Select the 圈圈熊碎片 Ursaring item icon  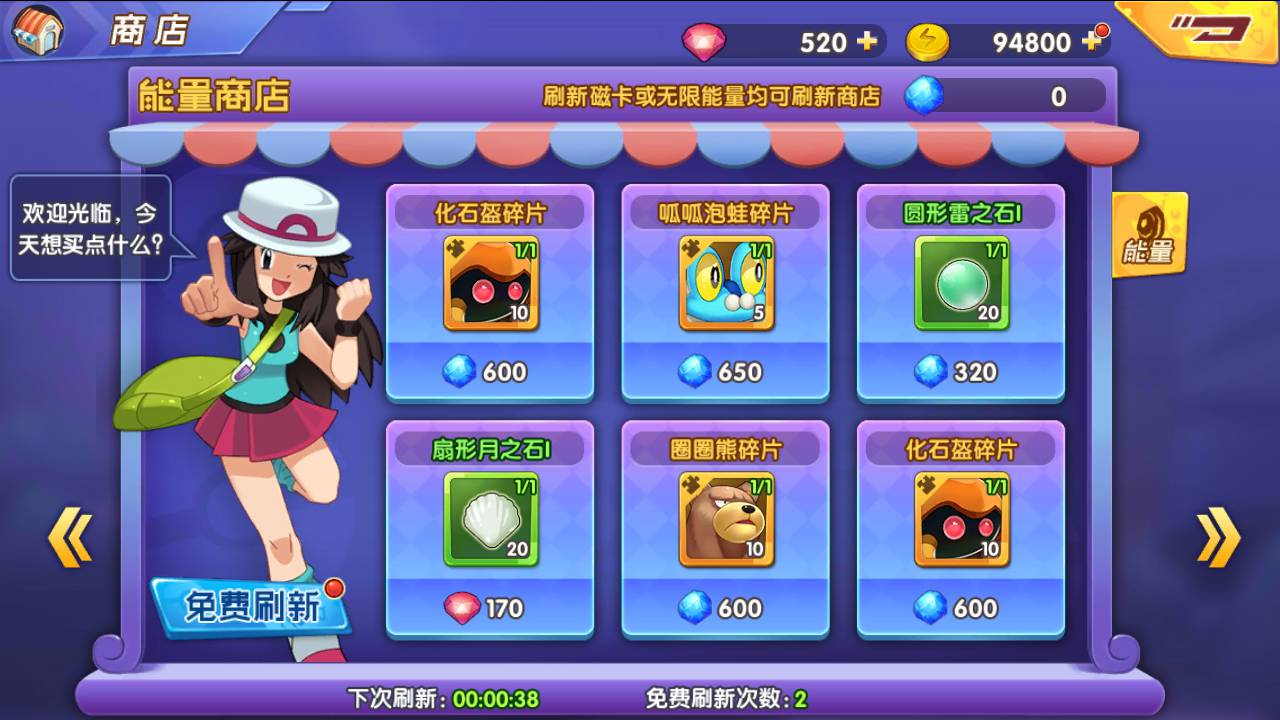click(725, 519)
